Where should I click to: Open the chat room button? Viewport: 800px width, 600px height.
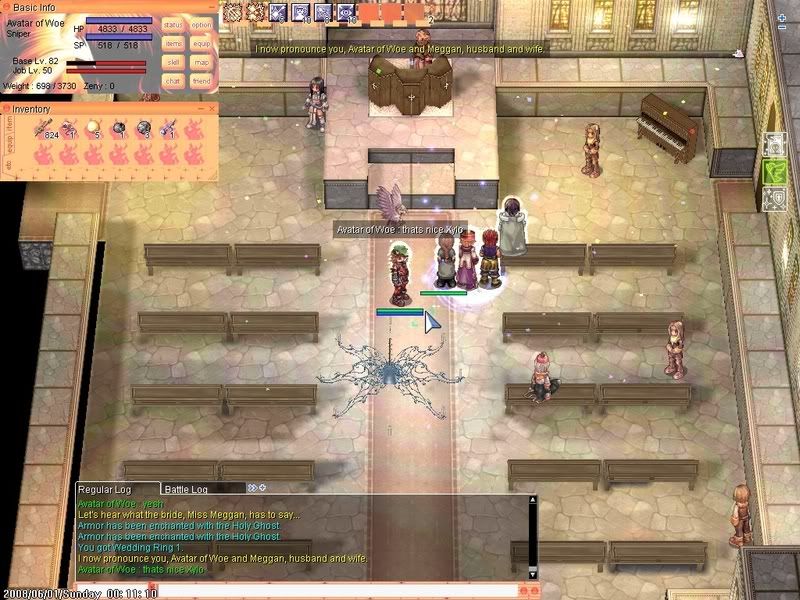(x=173, y=81)
